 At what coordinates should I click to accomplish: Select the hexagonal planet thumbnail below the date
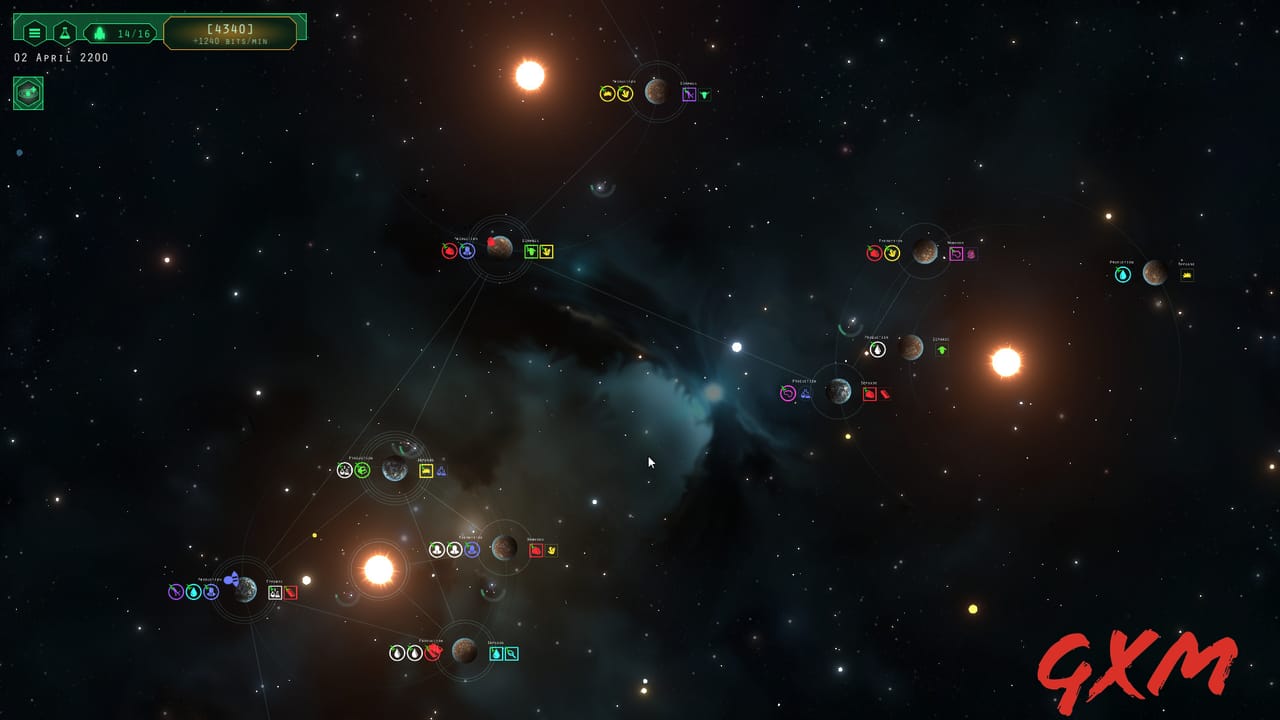tap(27, 93)
